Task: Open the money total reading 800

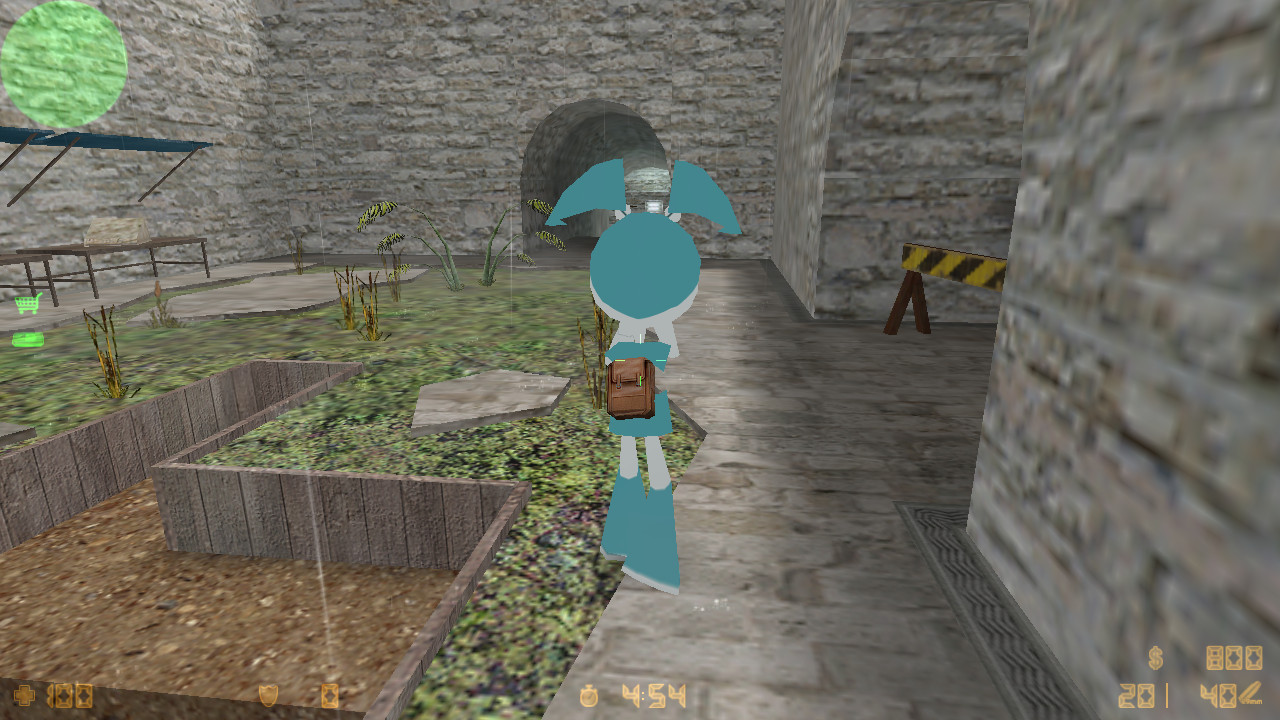Action: (1234, 658)
